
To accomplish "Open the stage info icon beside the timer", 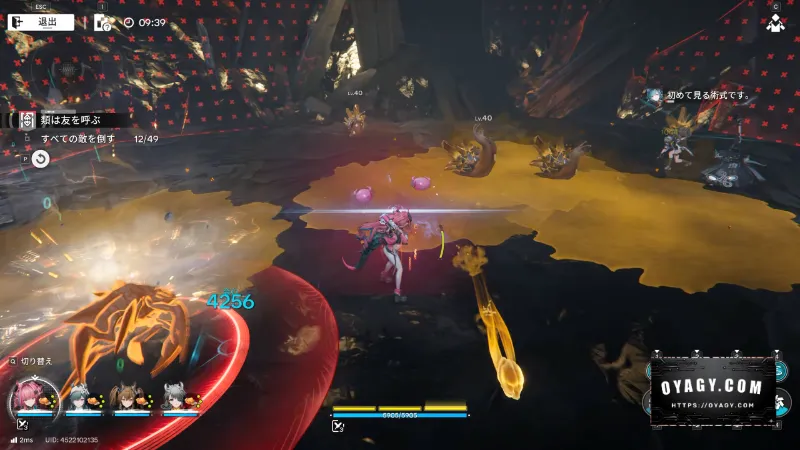I will 103,21.
